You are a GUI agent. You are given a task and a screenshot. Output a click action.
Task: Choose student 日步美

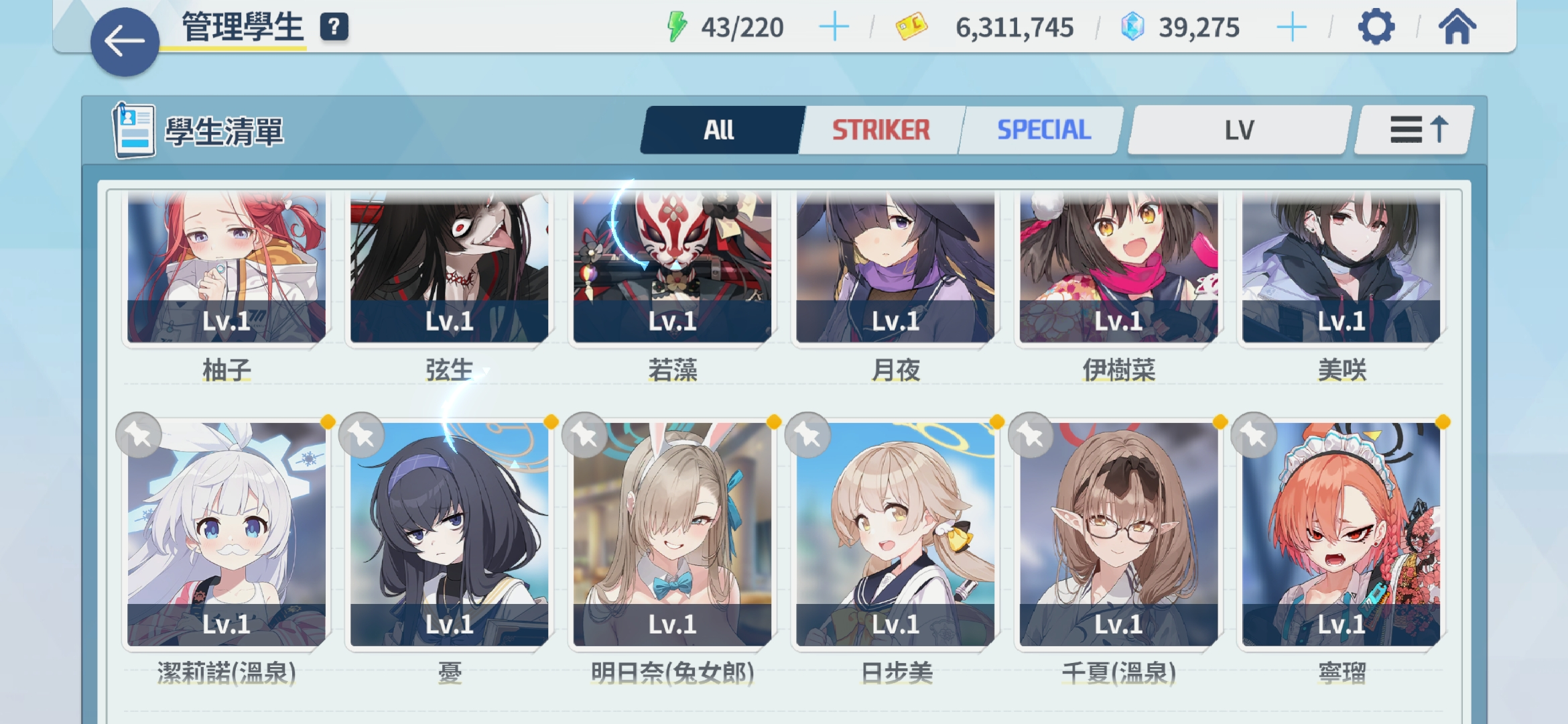895,534
